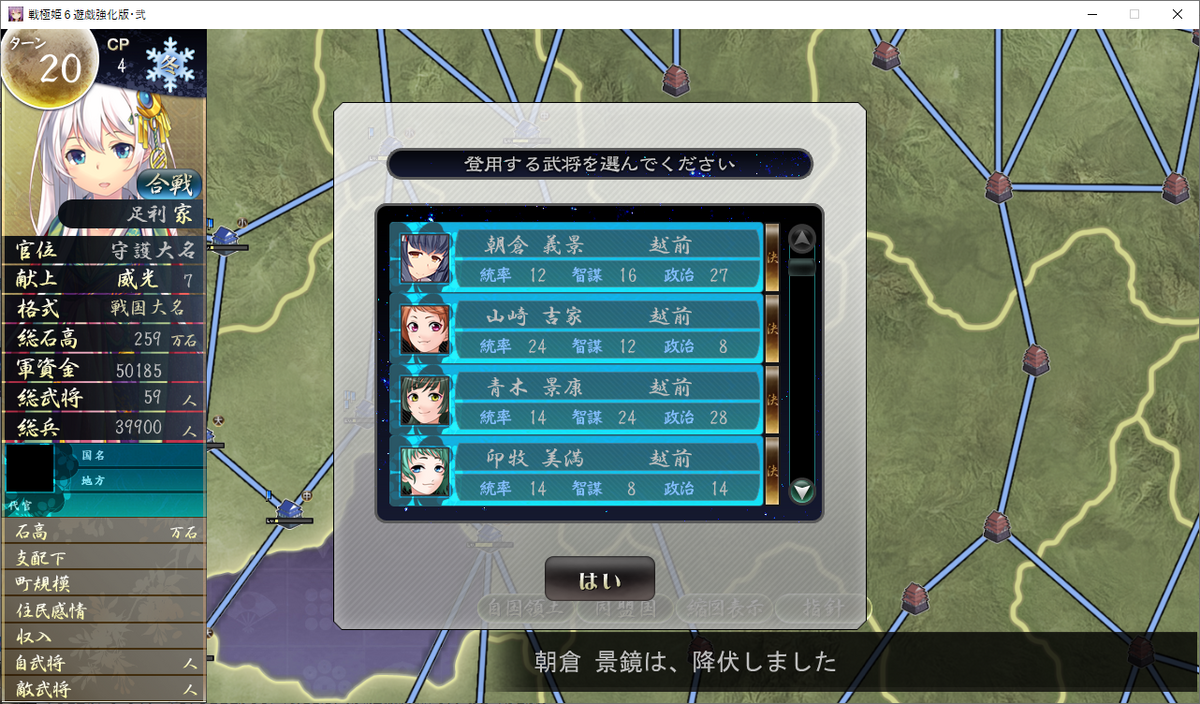This screenshot has width=1200, height=704.
Task: Click the list's scroll up arrow
Action: [802, 239]
